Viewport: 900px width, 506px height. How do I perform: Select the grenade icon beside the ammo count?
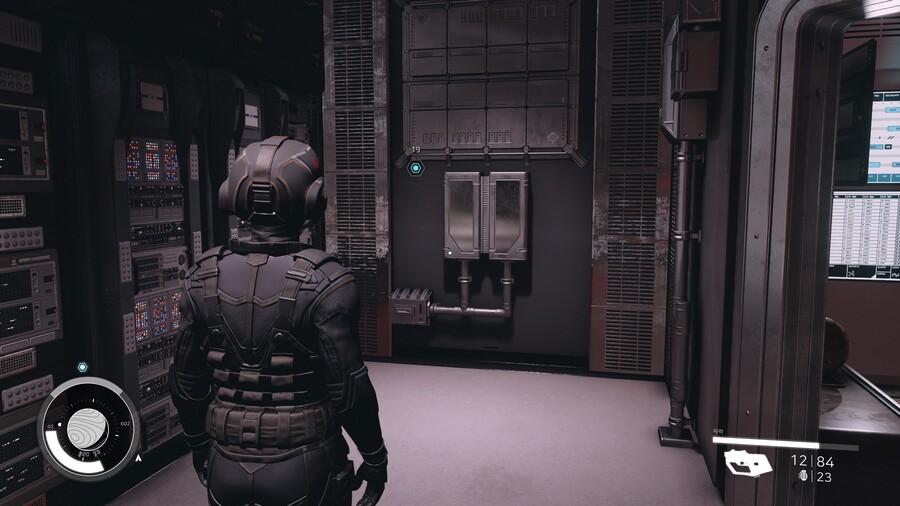tap(804, 478)
